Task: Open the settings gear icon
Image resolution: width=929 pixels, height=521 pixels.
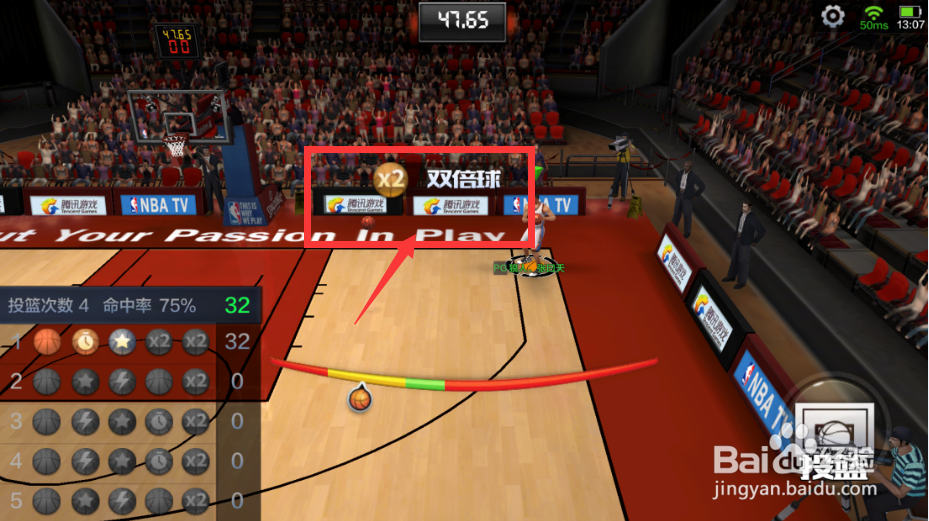Action: [833, 16]
